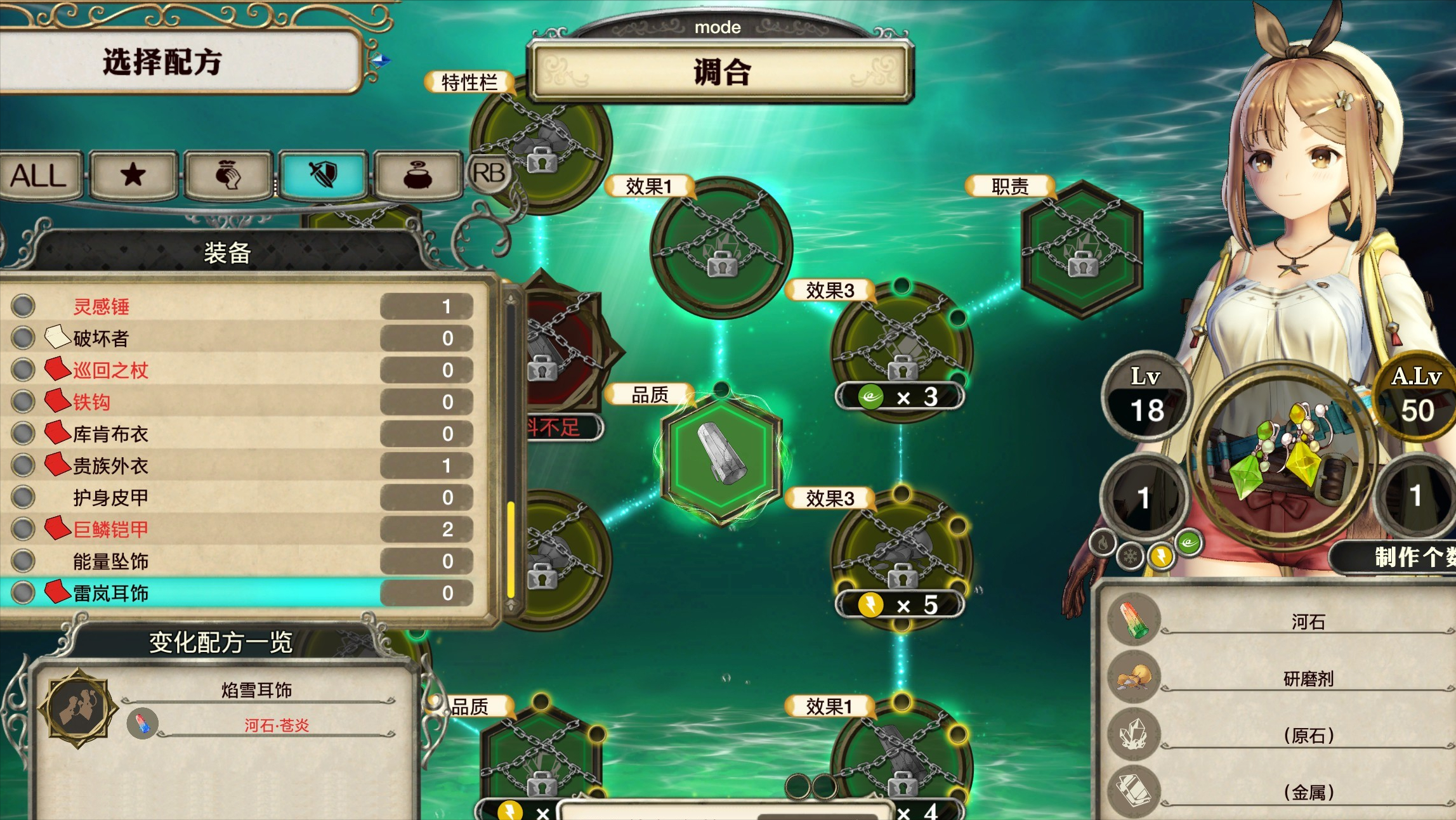1456x820 pixels.
Task: Select the 能量坠饰 recipe
Action: (x=241, y=561)
